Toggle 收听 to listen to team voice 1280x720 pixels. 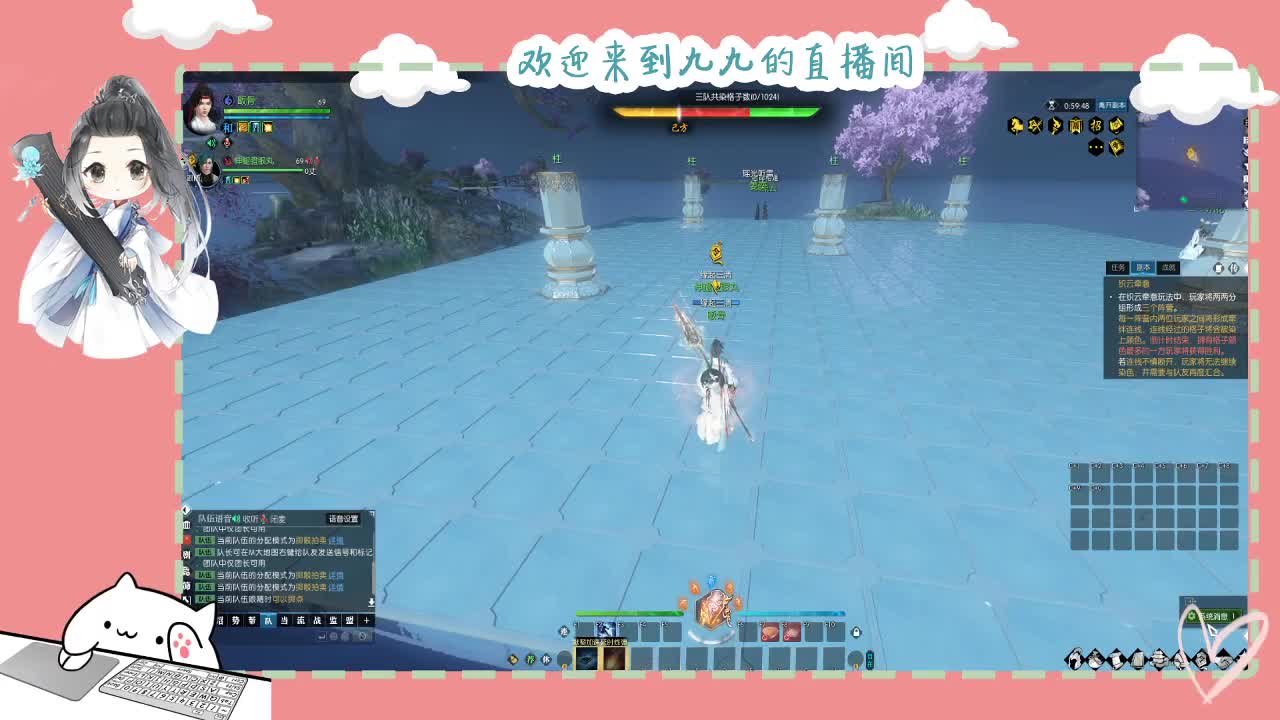click(x=250, y=518)
